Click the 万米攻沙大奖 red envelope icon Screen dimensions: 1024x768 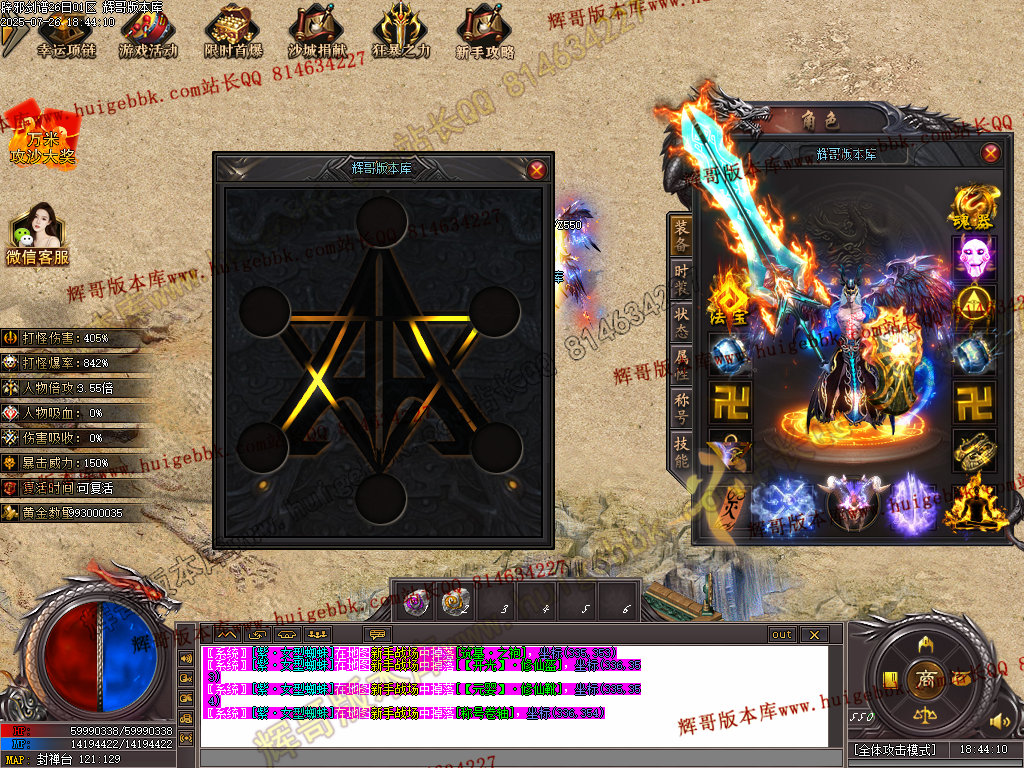pyautogui.click(x=42, y=134)
